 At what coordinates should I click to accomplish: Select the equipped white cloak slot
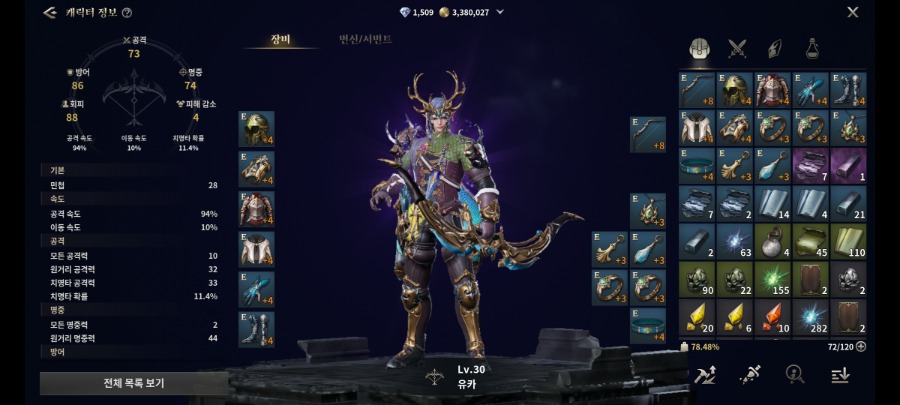pyautogui.click(x=256, y=249)
